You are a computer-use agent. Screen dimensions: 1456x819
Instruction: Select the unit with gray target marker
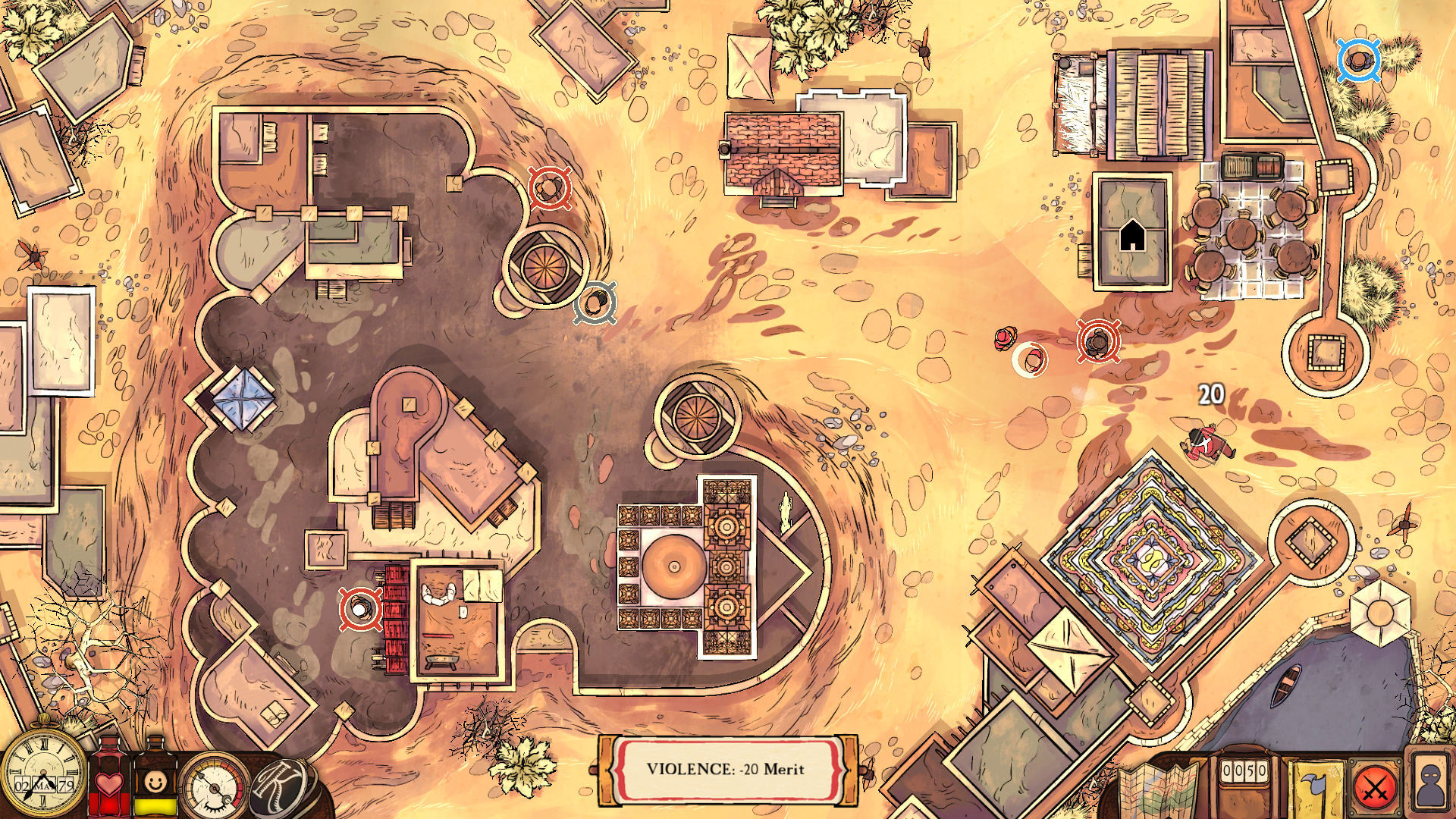(595, 303)
